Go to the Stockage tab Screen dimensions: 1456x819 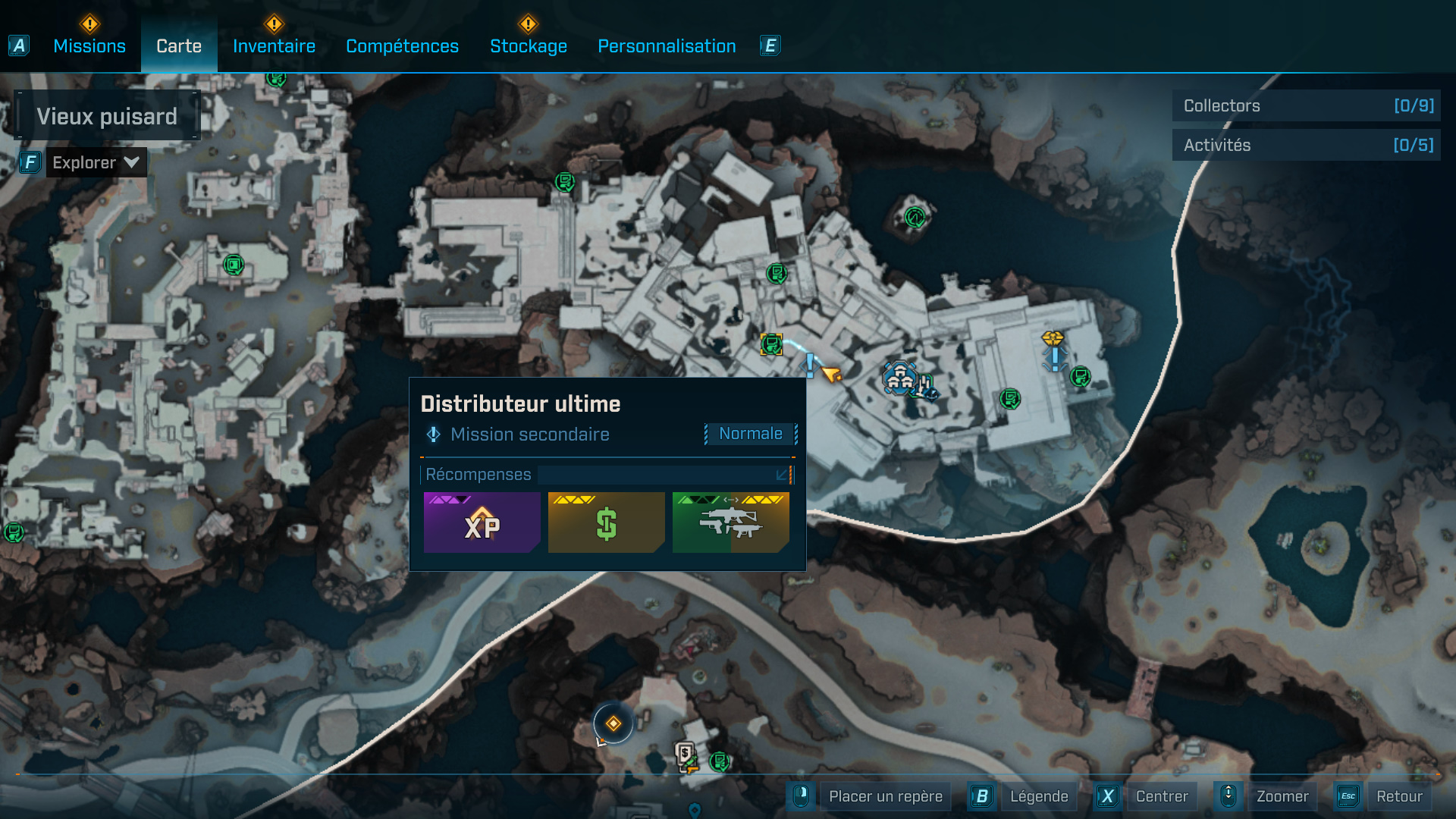point(529,46)
